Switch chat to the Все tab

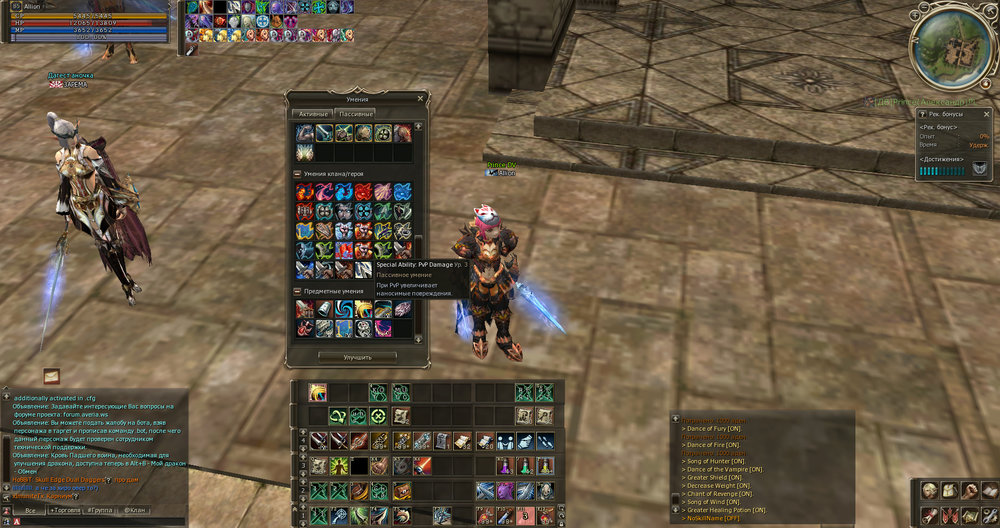click(31, 510)
